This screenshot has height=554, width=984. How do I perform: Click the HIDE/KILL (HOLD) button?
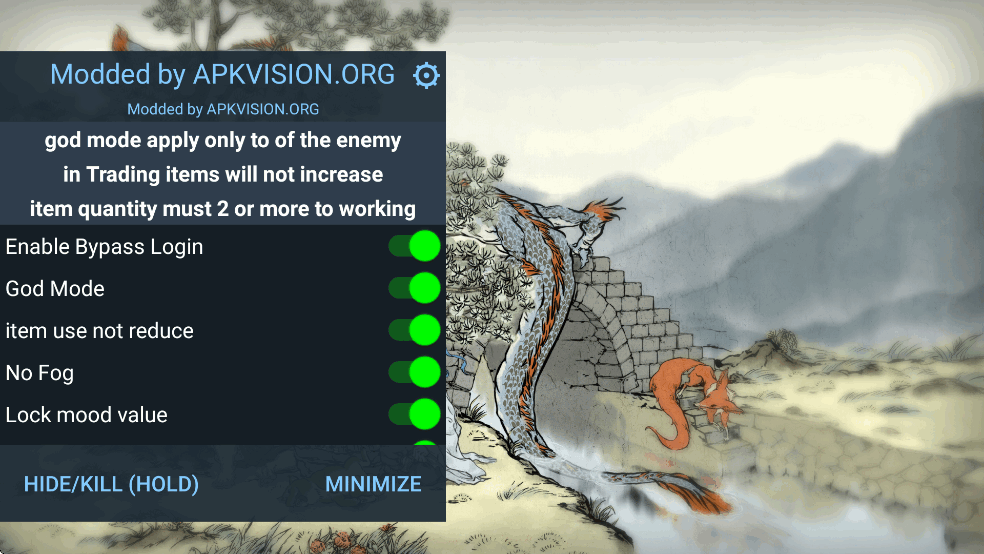111,484
